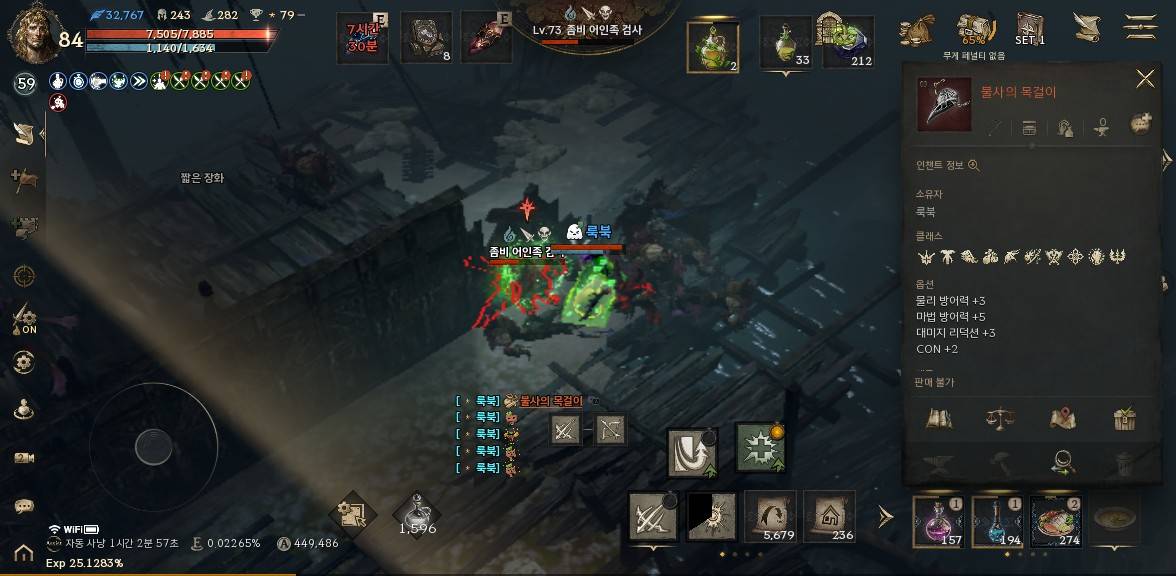The height and width of the screenshot is (576, 1176).
Task: Click the magnifier next to 인챈트 정보
Action: click(x=973, y=166)
